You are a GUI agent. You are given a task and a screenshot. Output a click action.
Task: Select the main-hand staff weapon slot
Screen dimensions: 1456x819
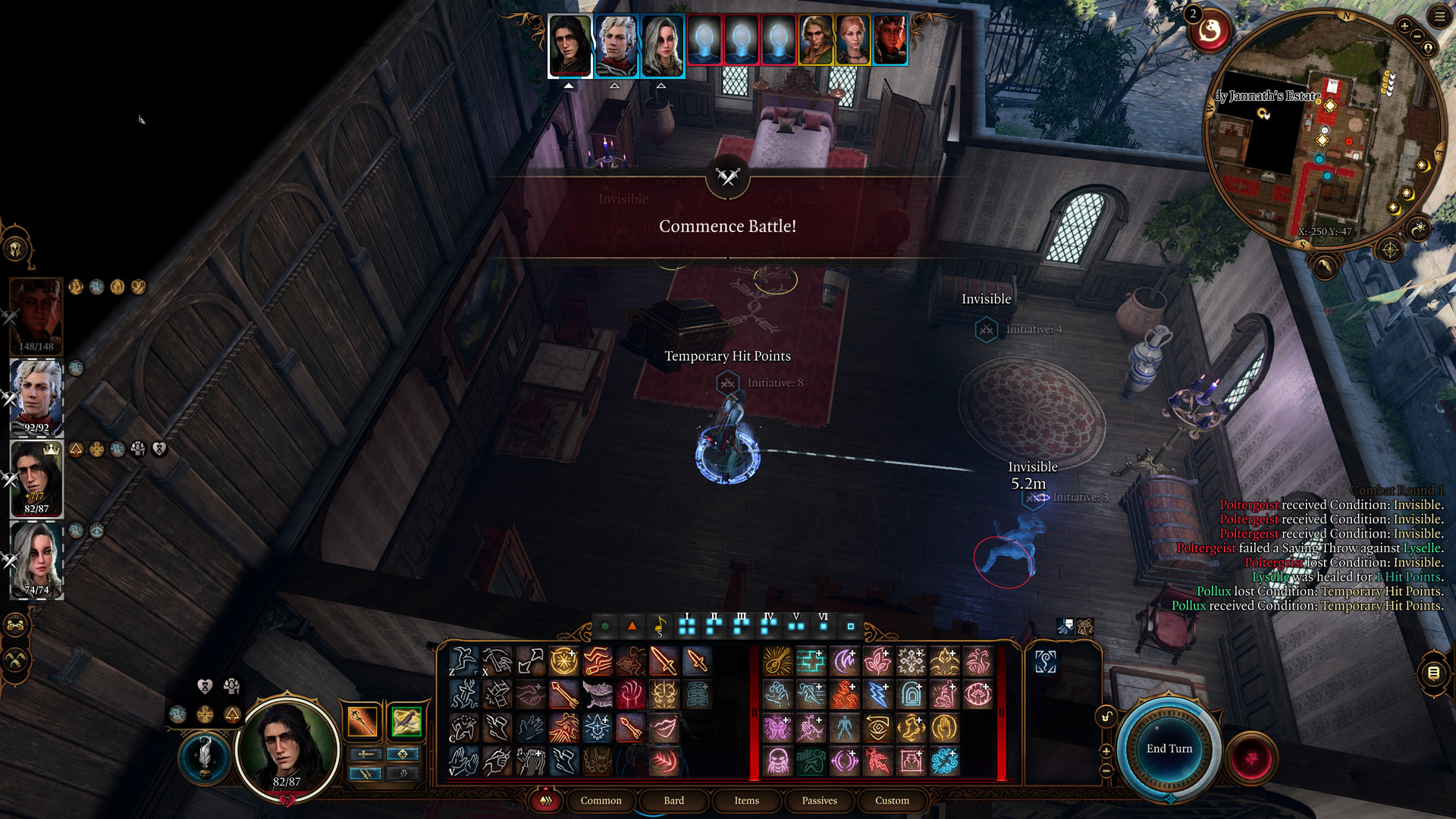tap(362, 720)
